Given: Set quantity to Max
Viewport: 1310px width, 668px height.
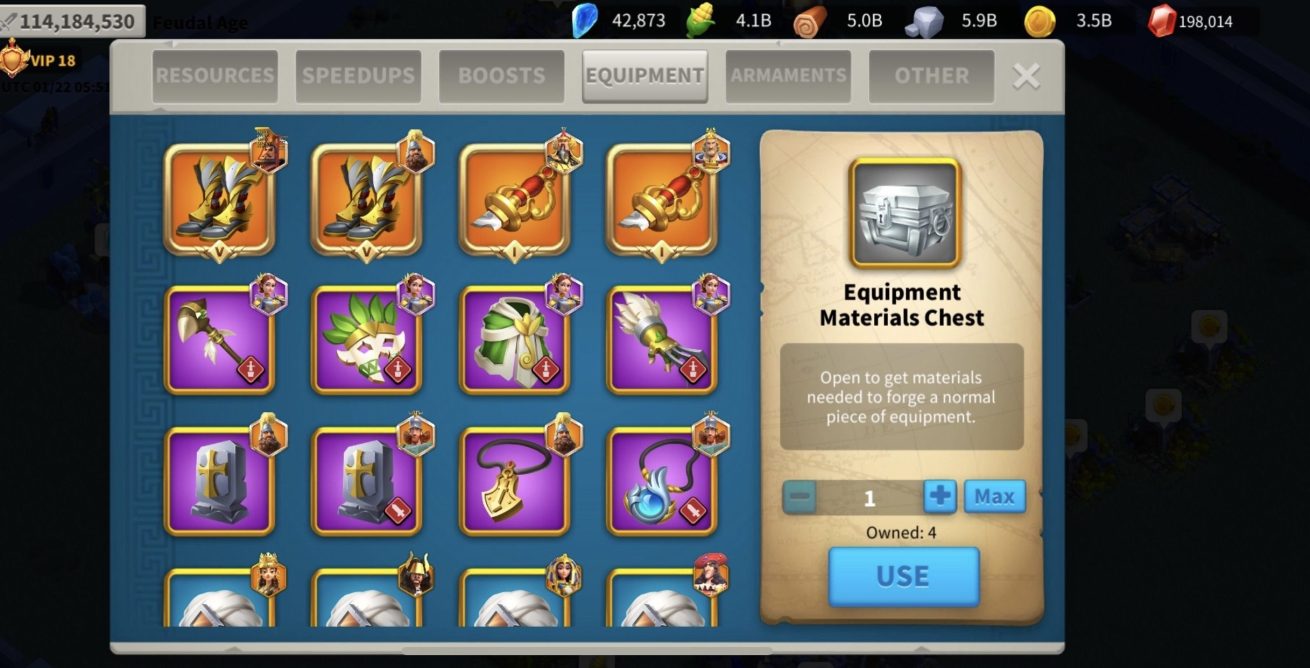Looking at the screenshot, I should tap(994, 496).
